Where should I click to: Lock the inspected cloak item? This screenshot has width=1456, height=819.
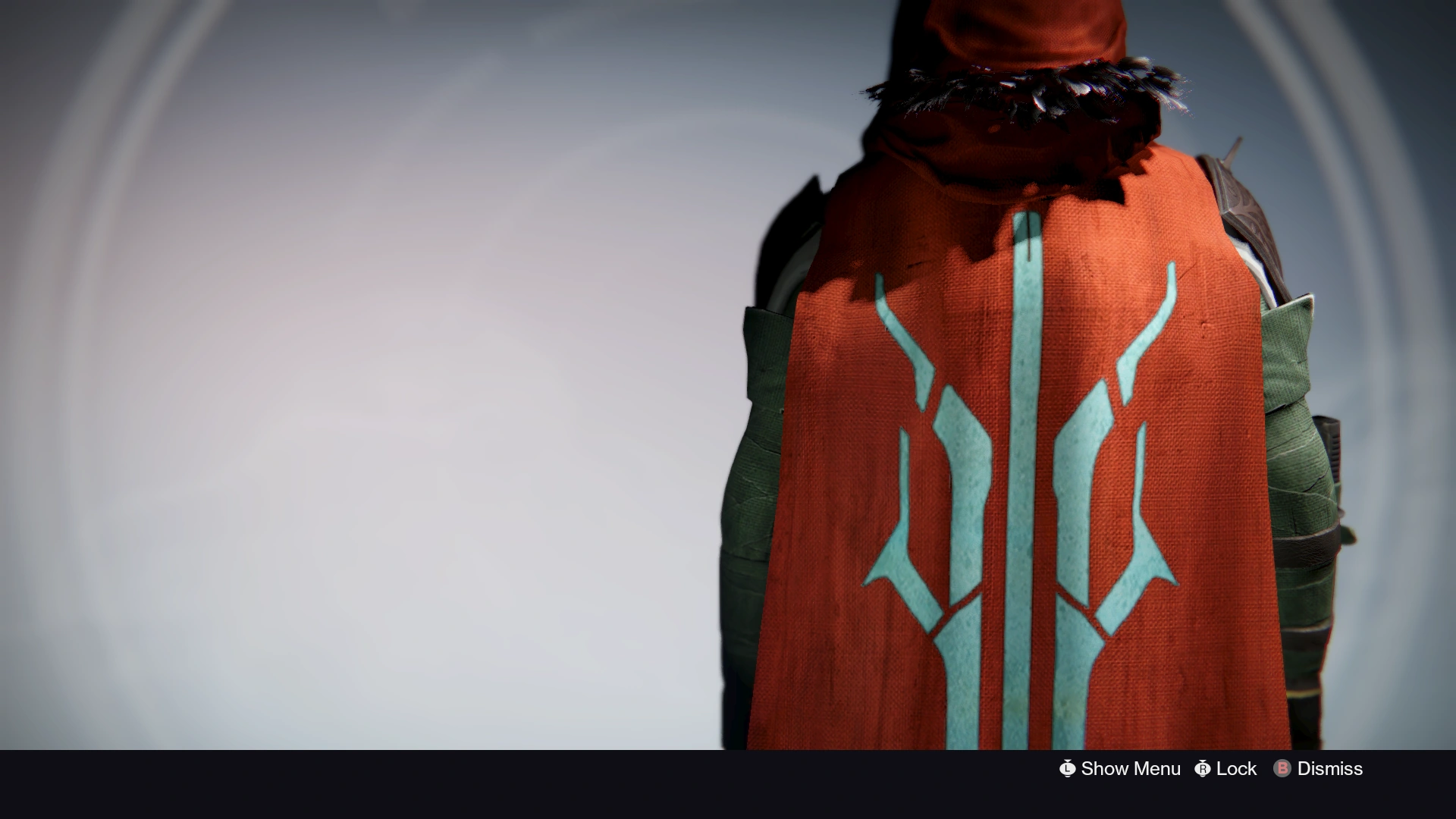[x=1237, y=769]
